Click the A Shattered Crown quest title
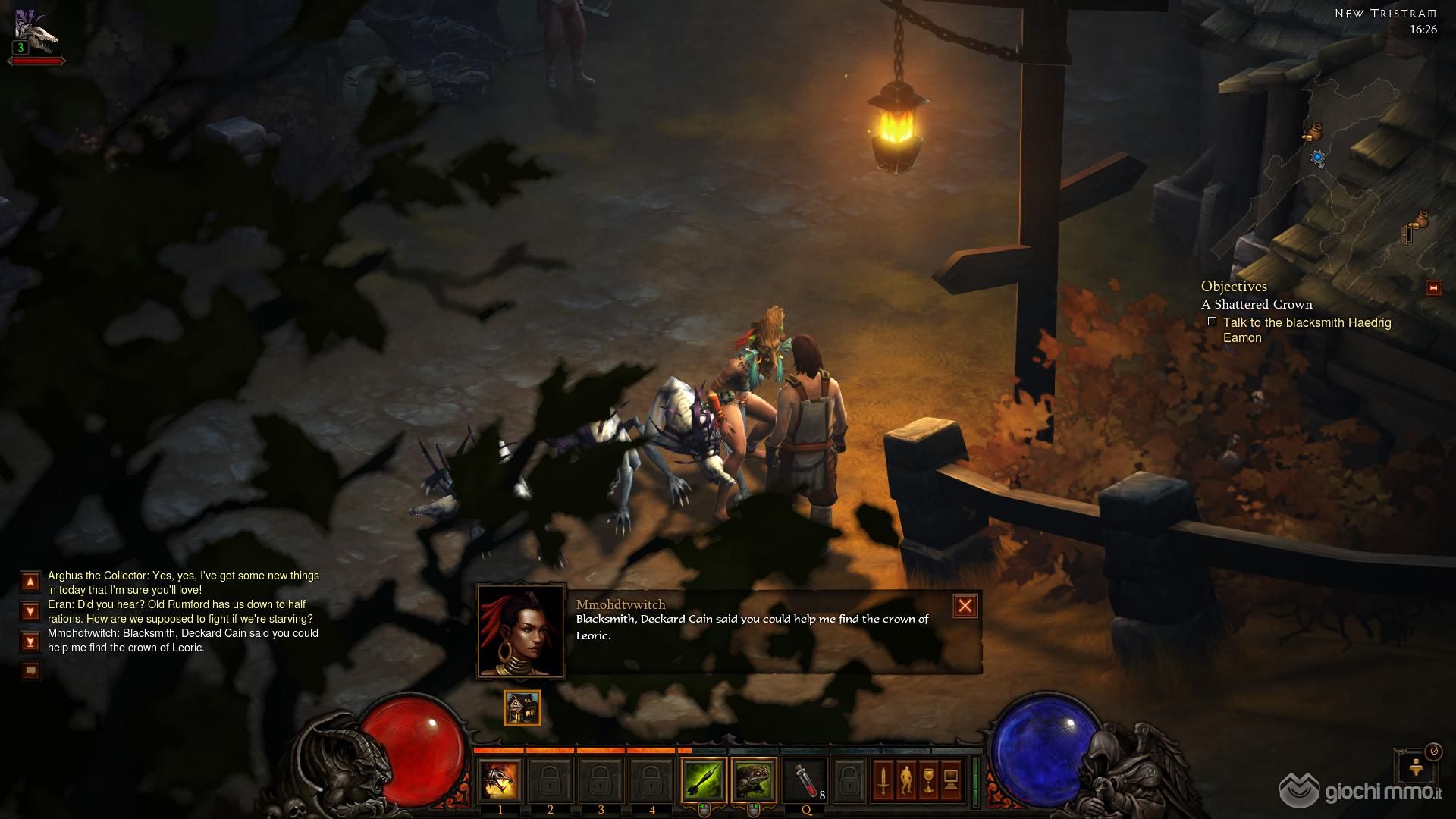The width and height of the screenshot is (1456, 819). point(1257,304)
